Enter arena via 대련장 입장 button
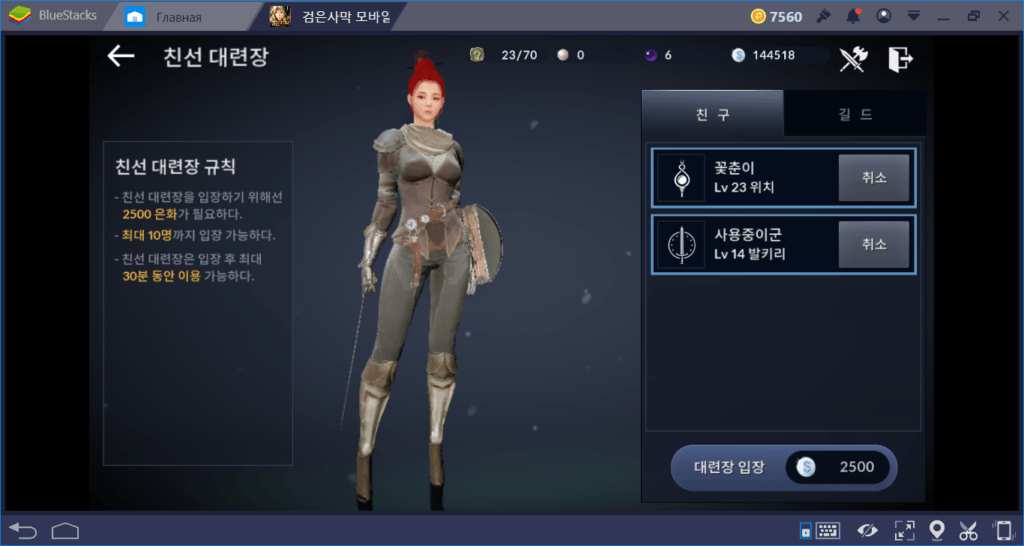Screen dimensions: 1024x546 coord(783,467)
